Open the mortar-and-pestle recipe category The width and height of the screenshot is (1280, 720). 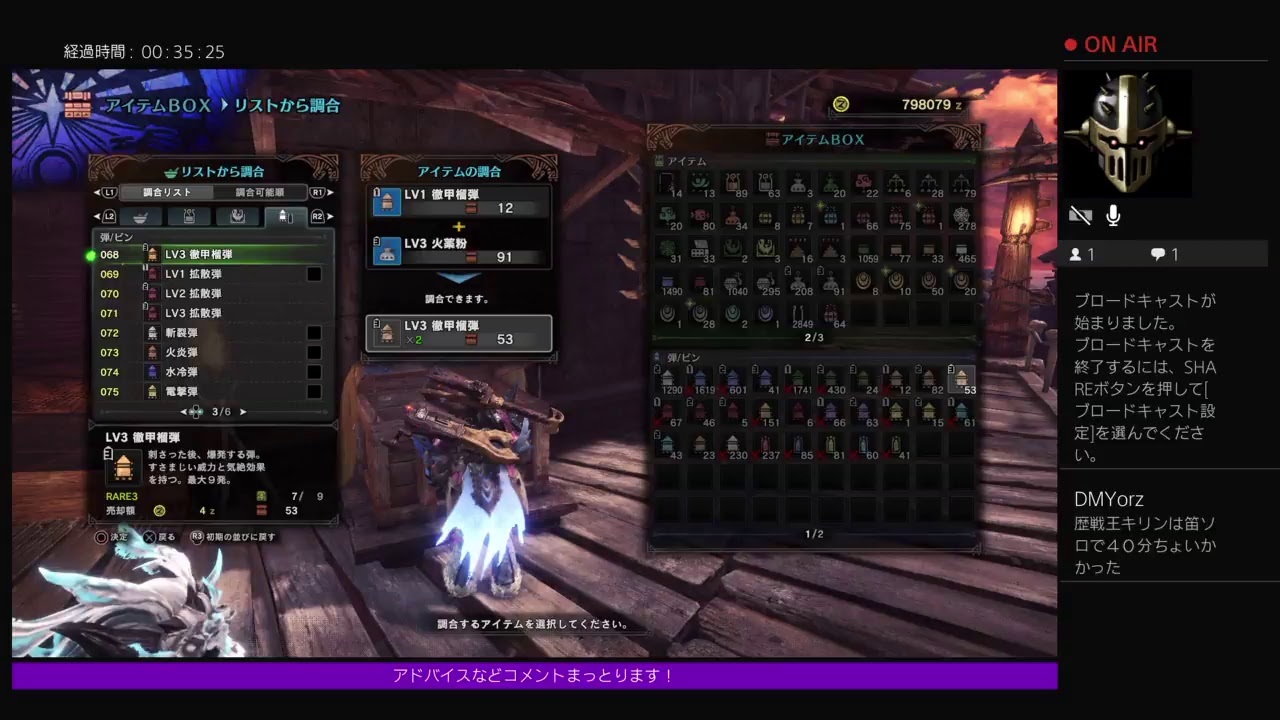point(141,216)
